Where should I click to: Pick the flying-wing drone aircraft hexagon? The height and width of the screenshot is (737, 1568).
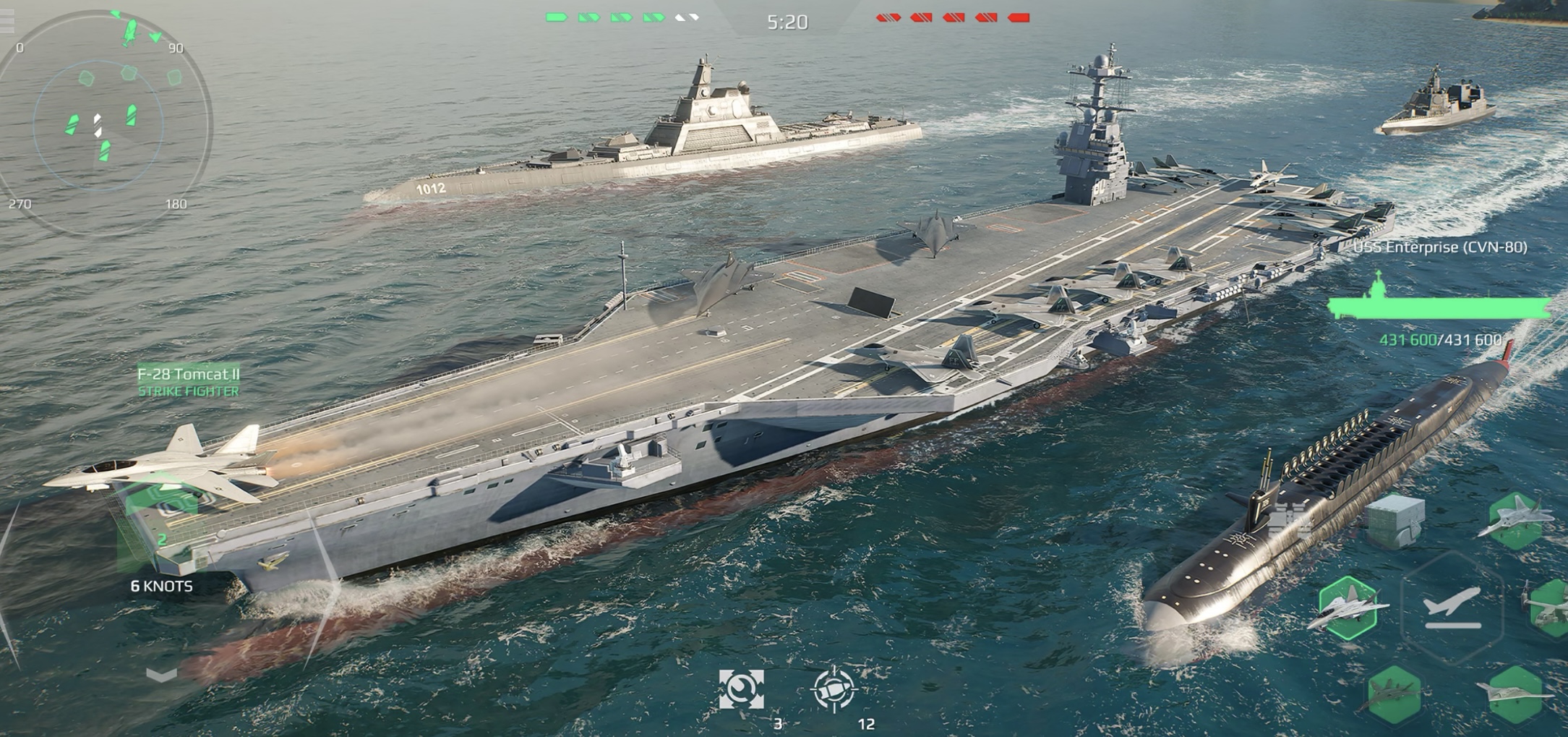pyautogui.click(x=1515, y=694)
